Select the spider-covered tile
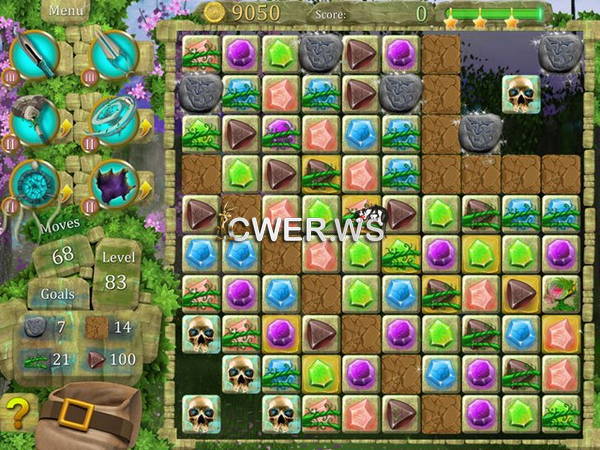This screenshot has width=600, height=450. tap(360, 213)
